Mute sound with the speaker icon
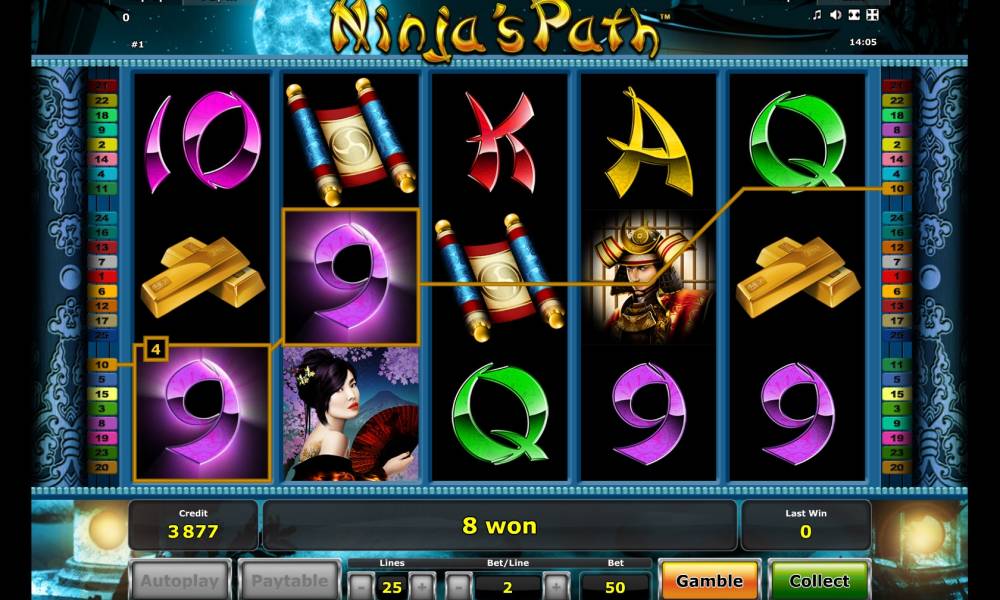Screen dimensions: 1000x600 point(834,15)
